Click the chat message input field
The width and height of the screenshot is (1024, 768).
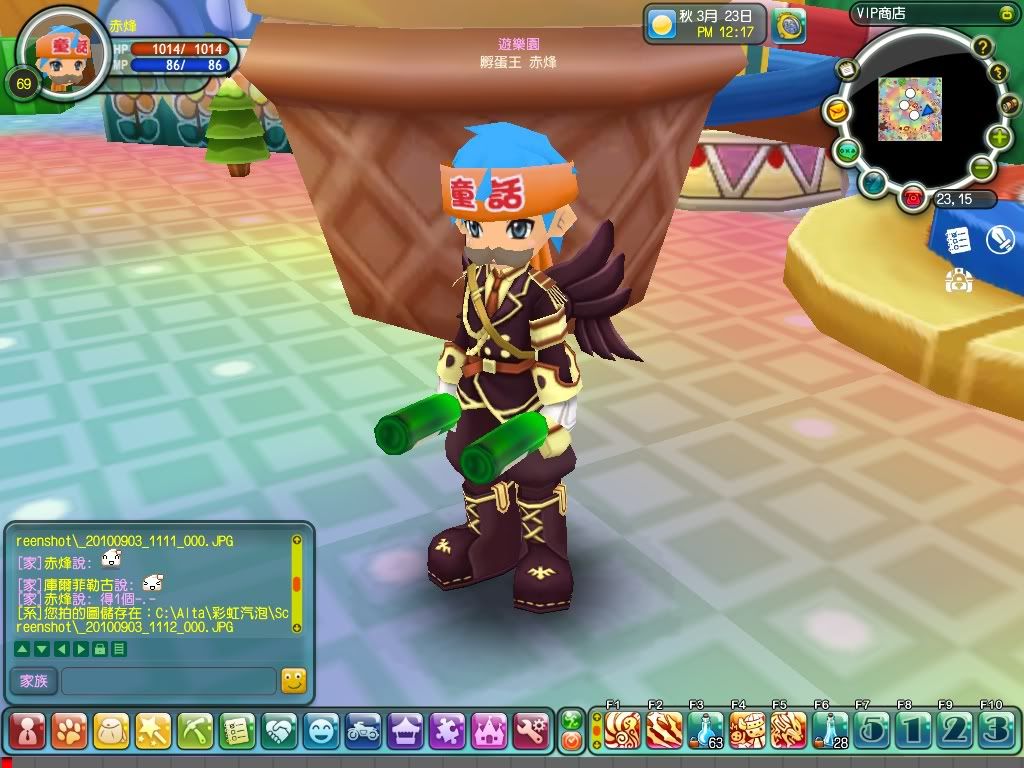click(x=168, y=681)
